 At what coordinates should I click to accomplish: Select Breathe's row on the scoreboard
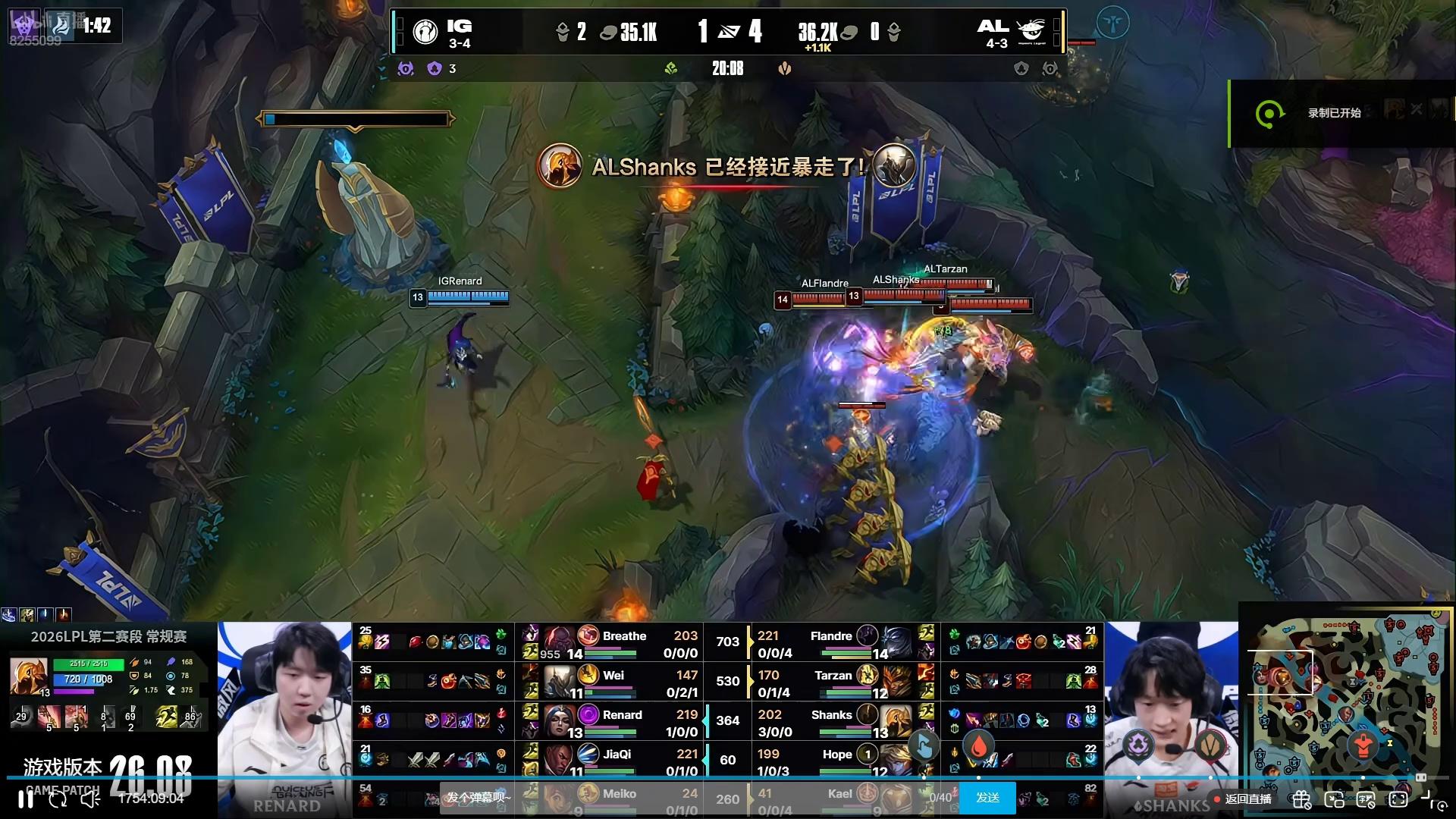coord(623,643)
